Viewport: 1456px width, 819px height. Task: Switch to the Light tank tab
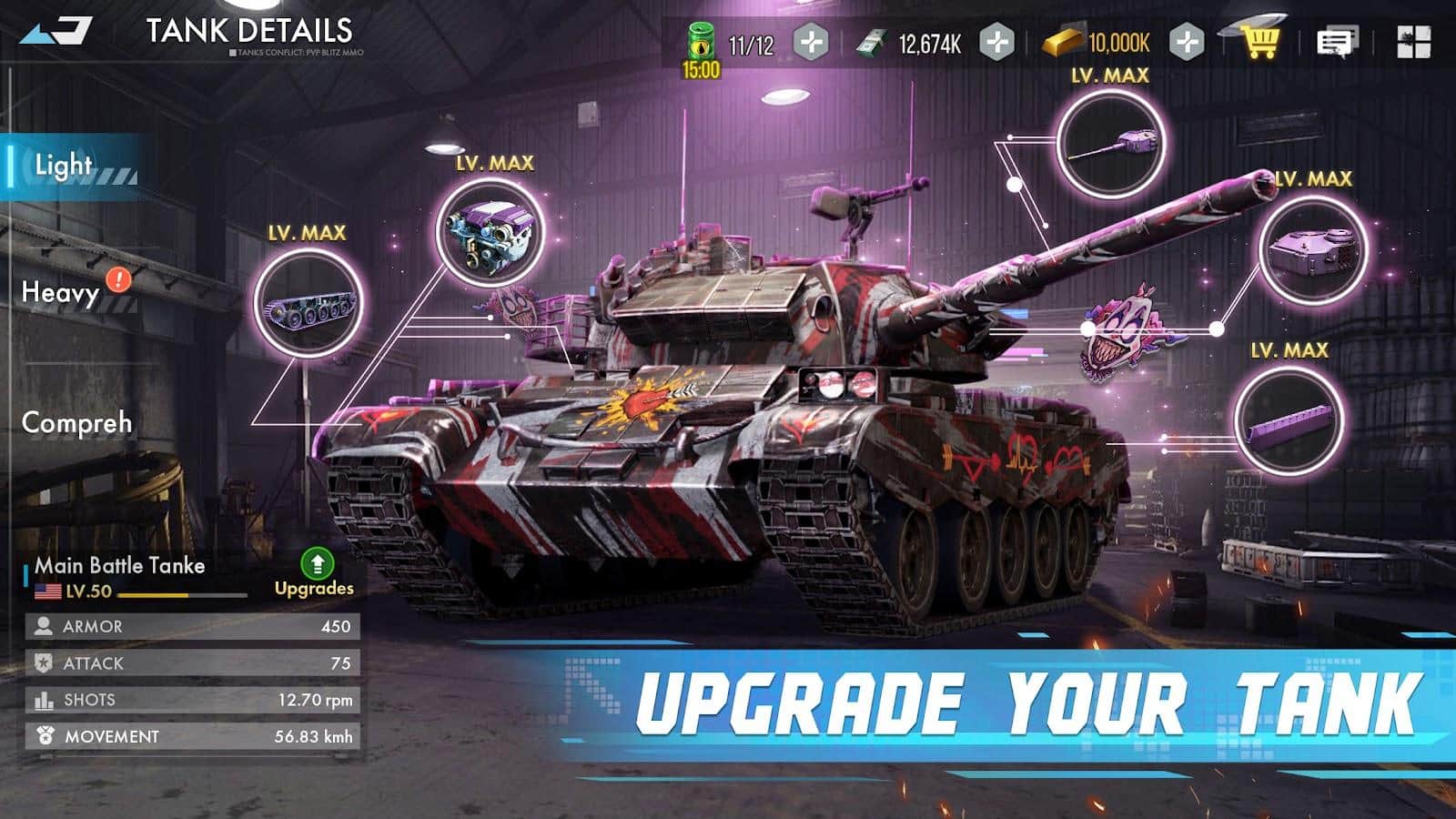(x=66, y=166)
